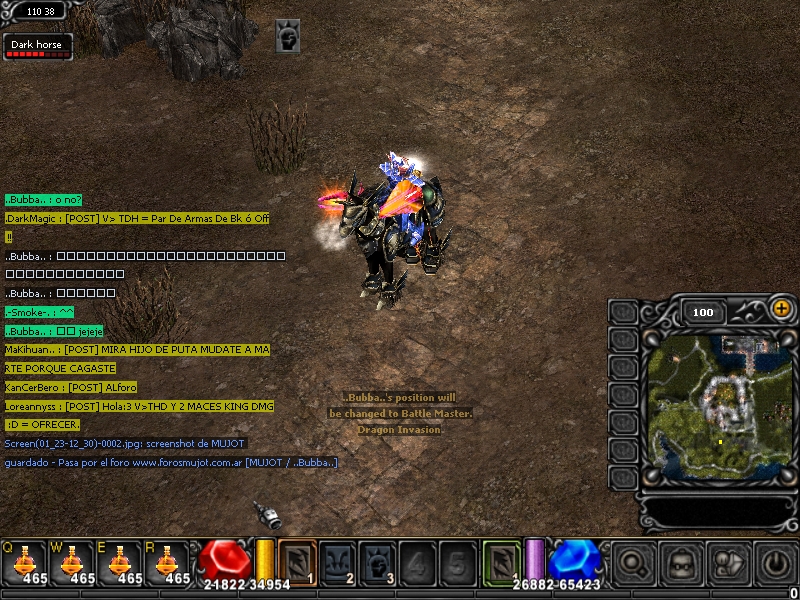800x600 pixels.
Task: Click the fist buff icon at top
Action: click(x=288, y=35)
